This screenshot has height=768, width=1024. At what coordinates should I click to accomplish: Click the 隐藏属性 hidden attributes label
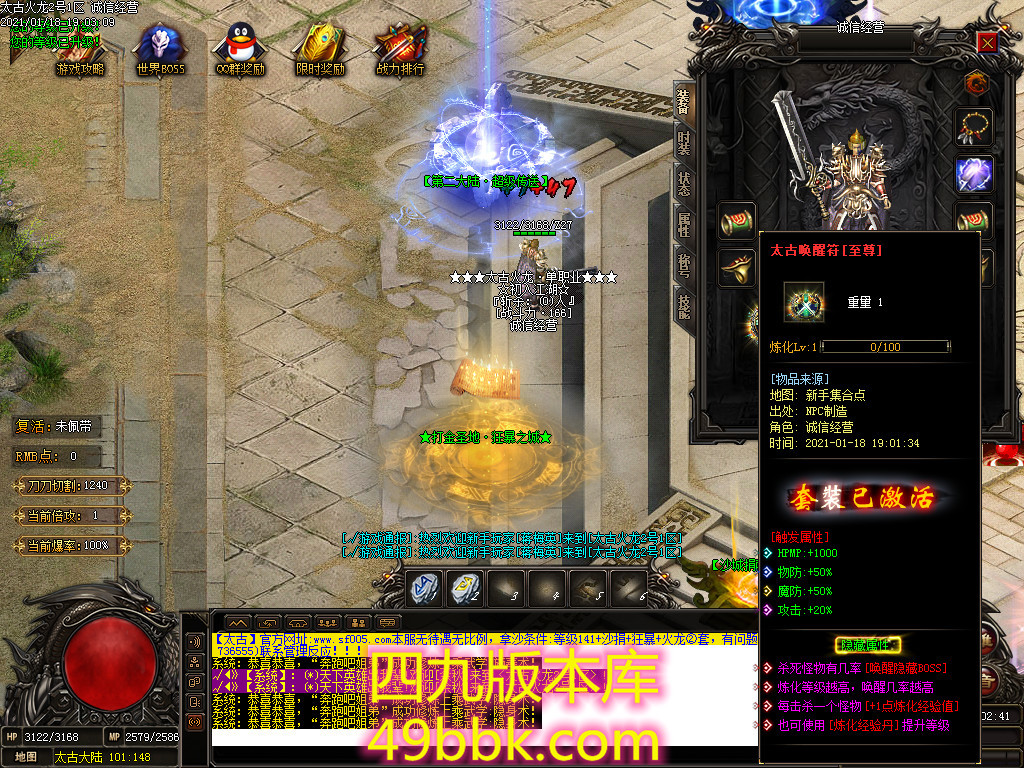(868, 645)
